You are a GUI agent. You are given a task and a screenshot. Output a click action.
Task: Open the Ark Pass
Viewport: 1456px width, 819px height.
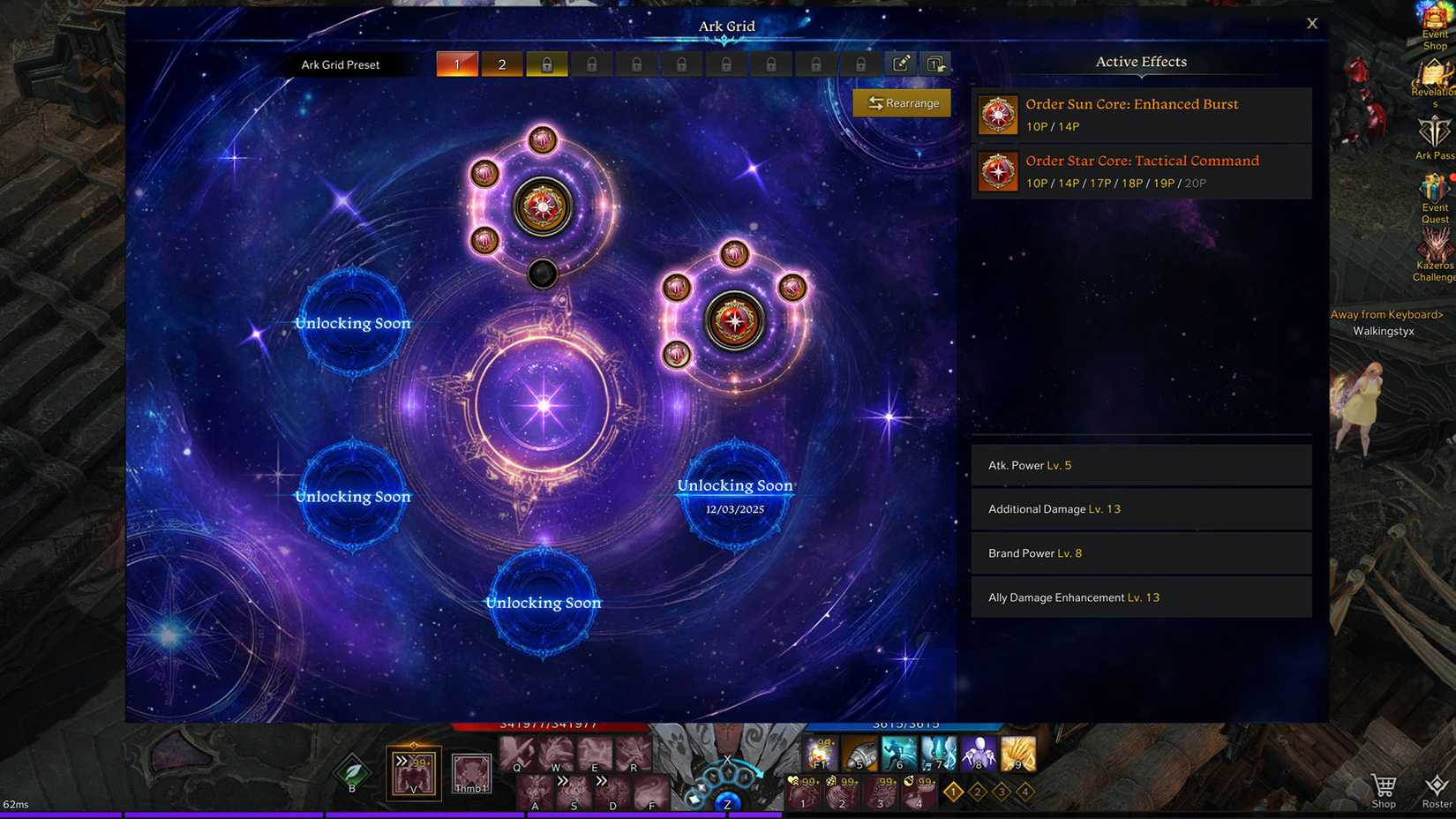[1434, 137]
